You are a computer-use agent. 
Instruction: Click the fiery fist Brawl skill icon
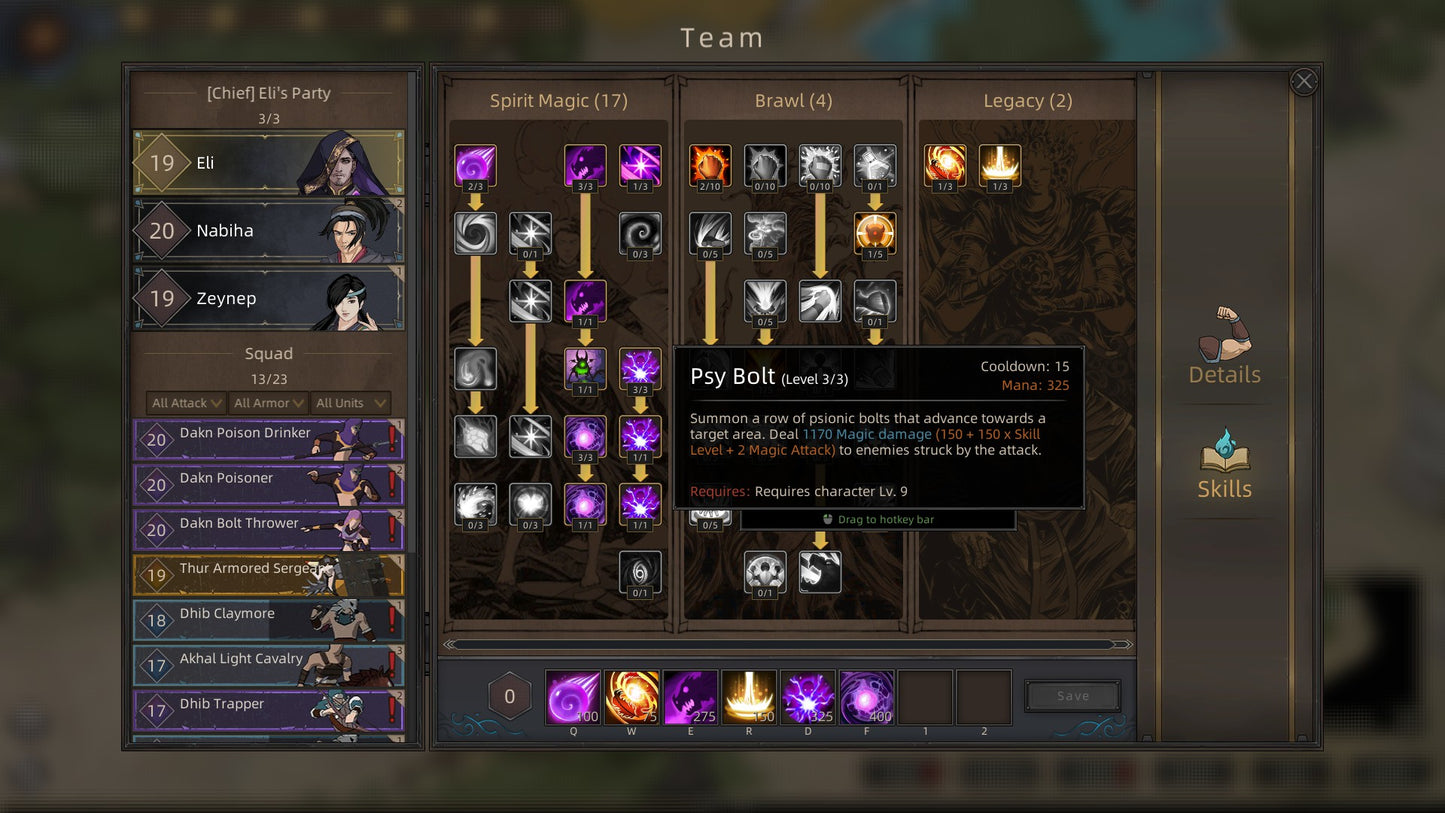click(x=710, y=166)
